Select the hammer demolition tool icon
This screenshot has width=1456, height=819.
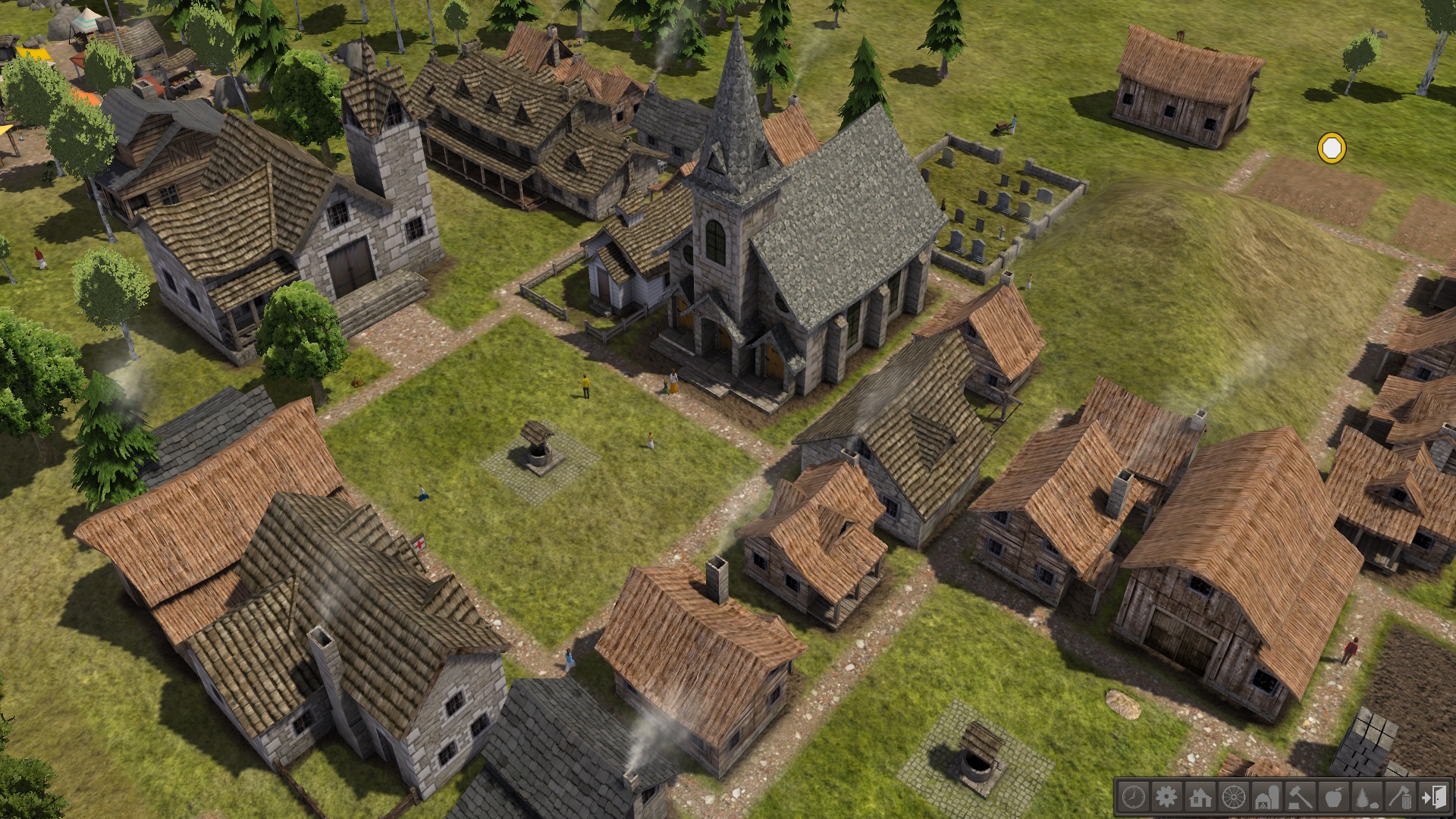[x=1301, y=799]
